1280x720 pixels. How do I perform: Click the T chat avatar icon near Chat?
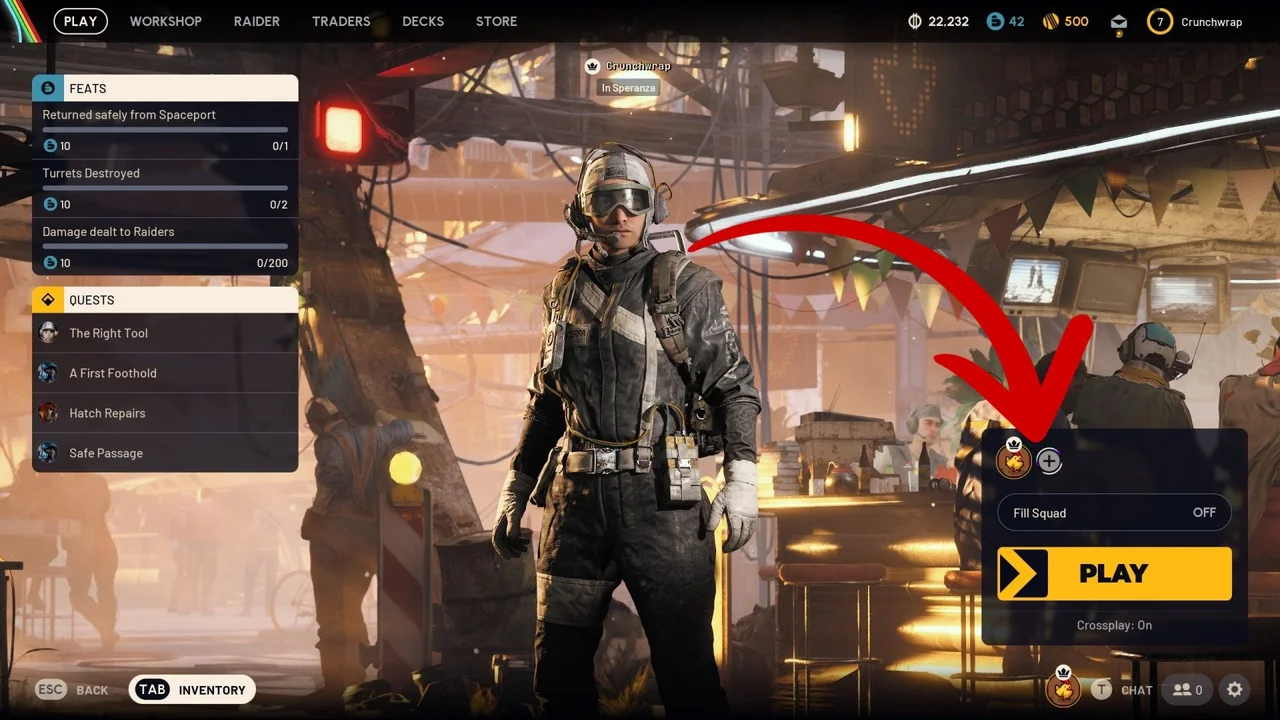pyautogui.click(x=1101, y=690)
